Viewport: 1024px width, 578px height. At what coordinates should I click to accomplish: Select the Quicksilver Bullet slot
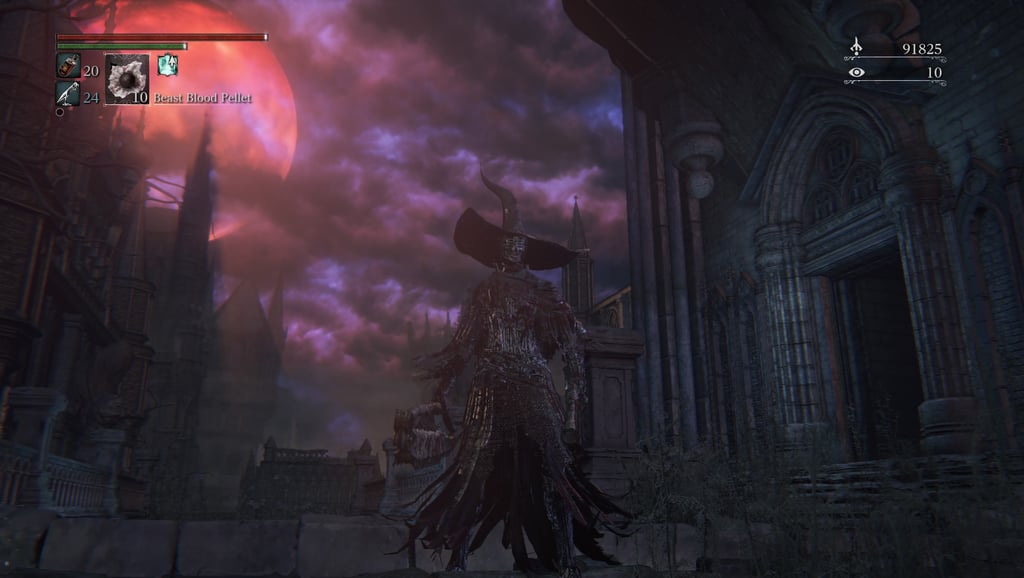pos(67,94)
